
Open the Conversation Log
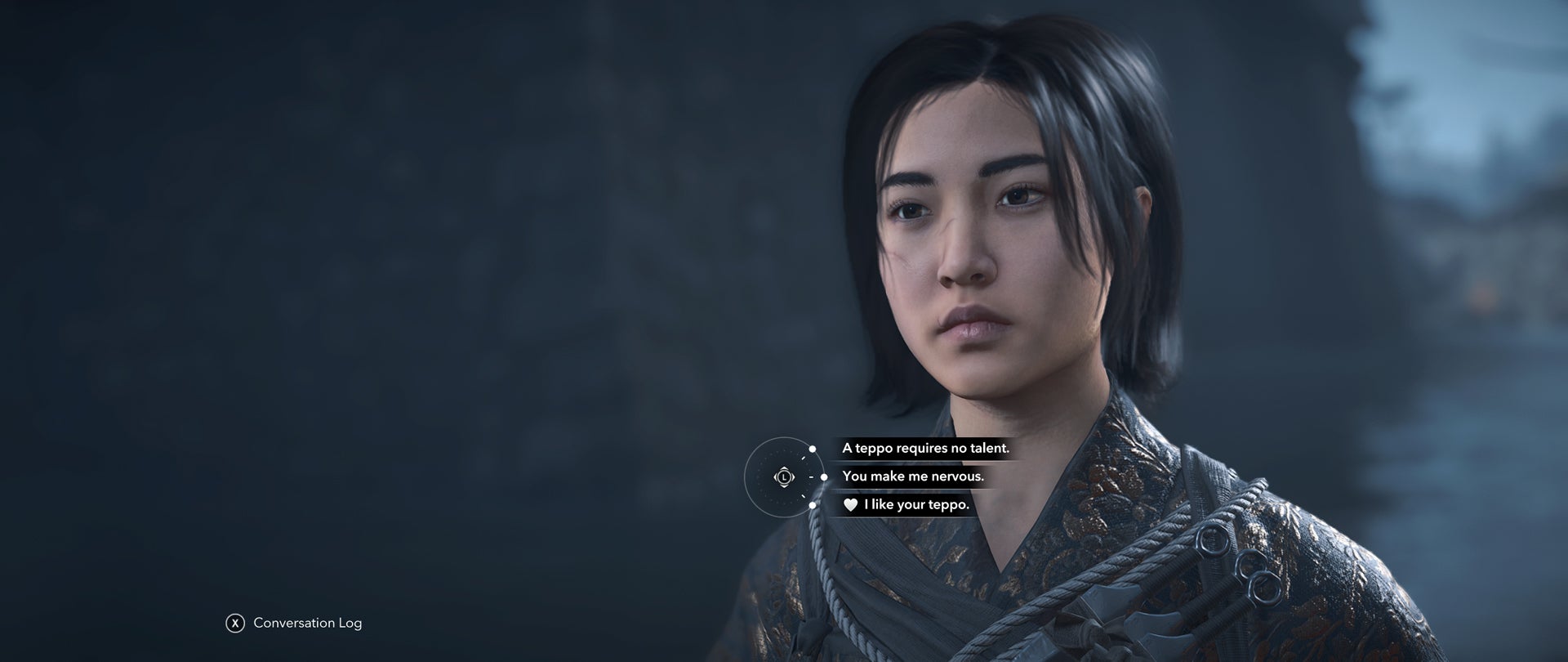click(306, 622)
